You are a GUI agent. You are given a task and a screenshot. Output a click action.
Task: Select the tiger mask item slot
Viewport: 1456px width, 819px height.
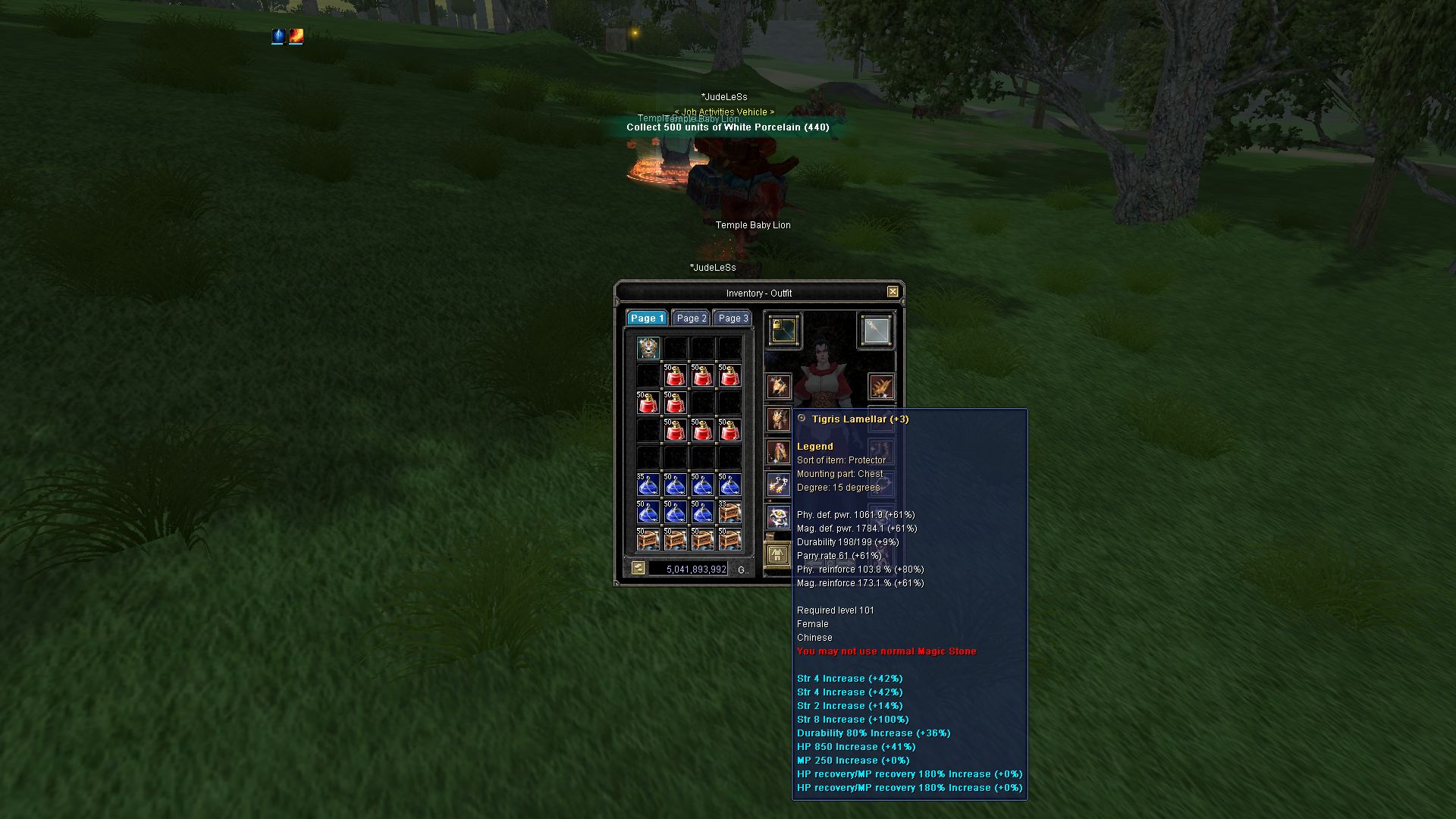click(x=648, y=349)
